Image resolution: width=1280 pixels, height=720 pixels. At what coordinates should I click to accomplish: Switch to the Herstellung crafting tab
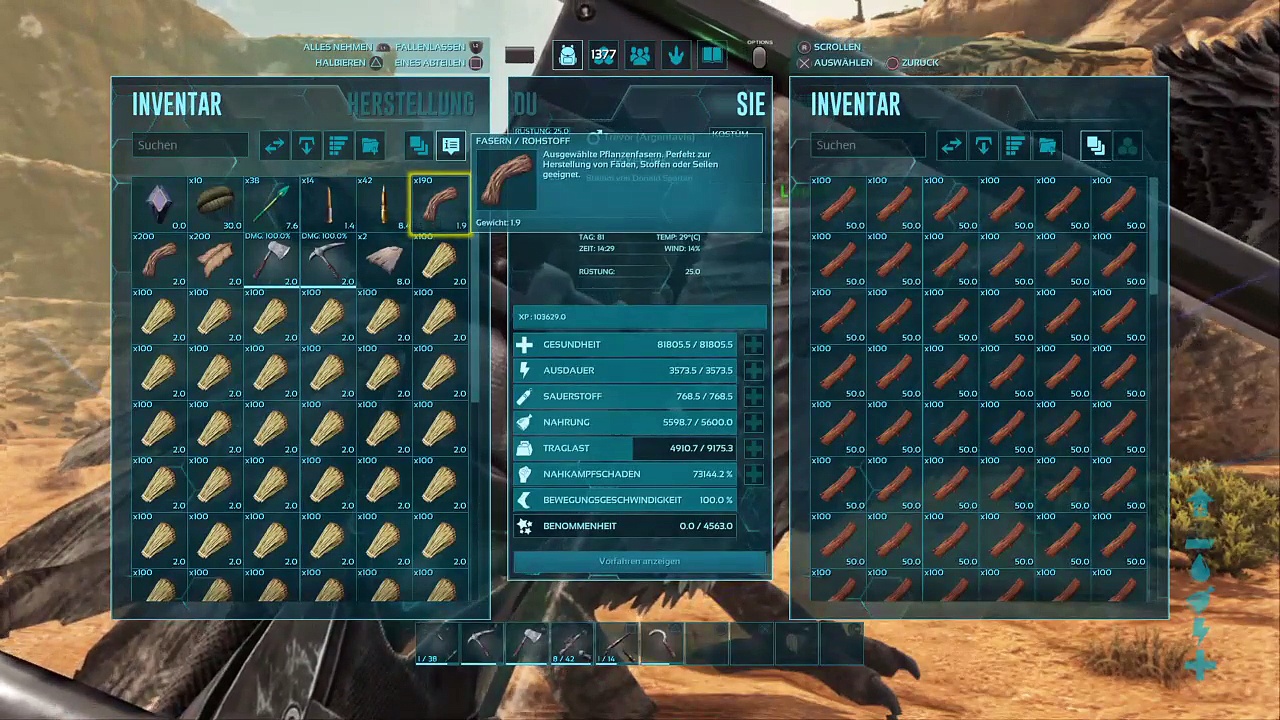(x=410, y=104)
